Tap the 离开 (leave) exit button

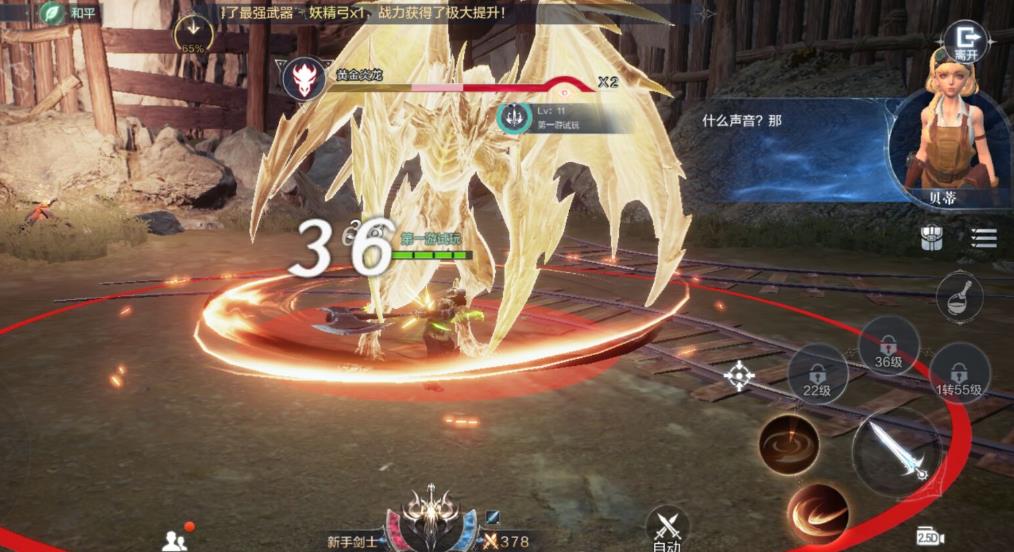965,41
